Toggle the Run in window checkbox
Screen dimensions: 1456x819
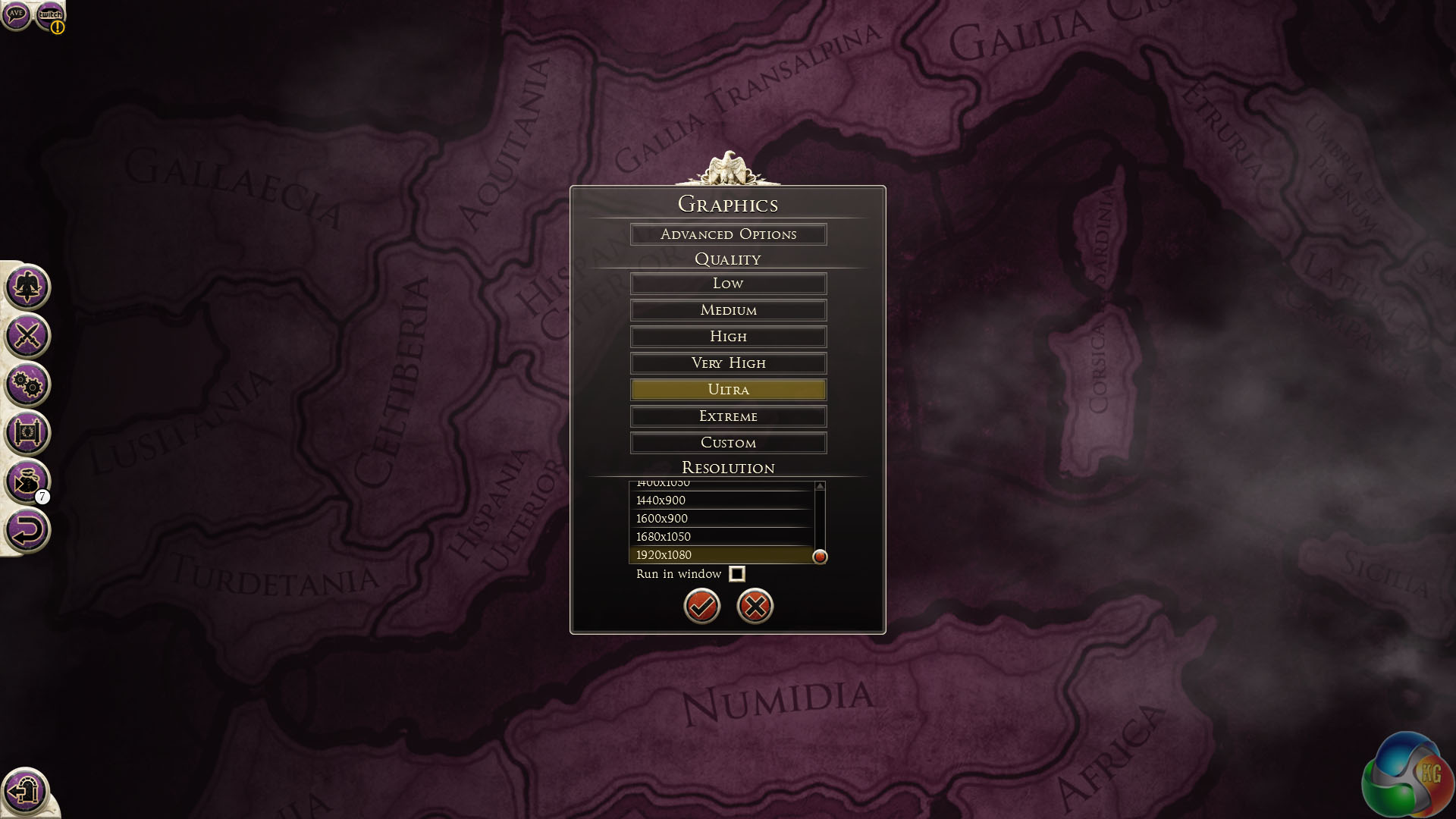pyautogui.click(x=736, y=574)
